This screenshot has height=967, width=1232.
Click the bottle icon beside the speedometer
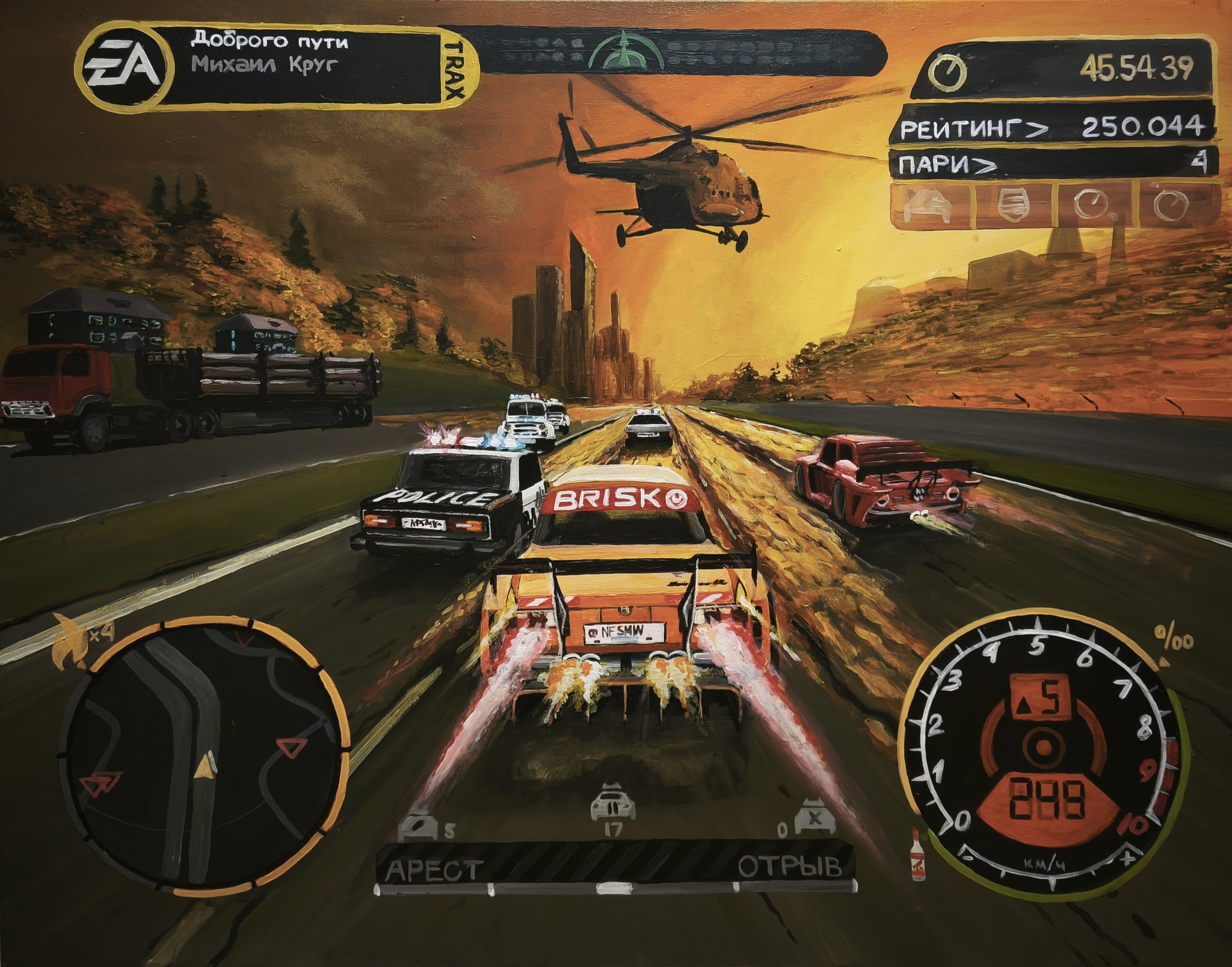[x=917, y=856]
